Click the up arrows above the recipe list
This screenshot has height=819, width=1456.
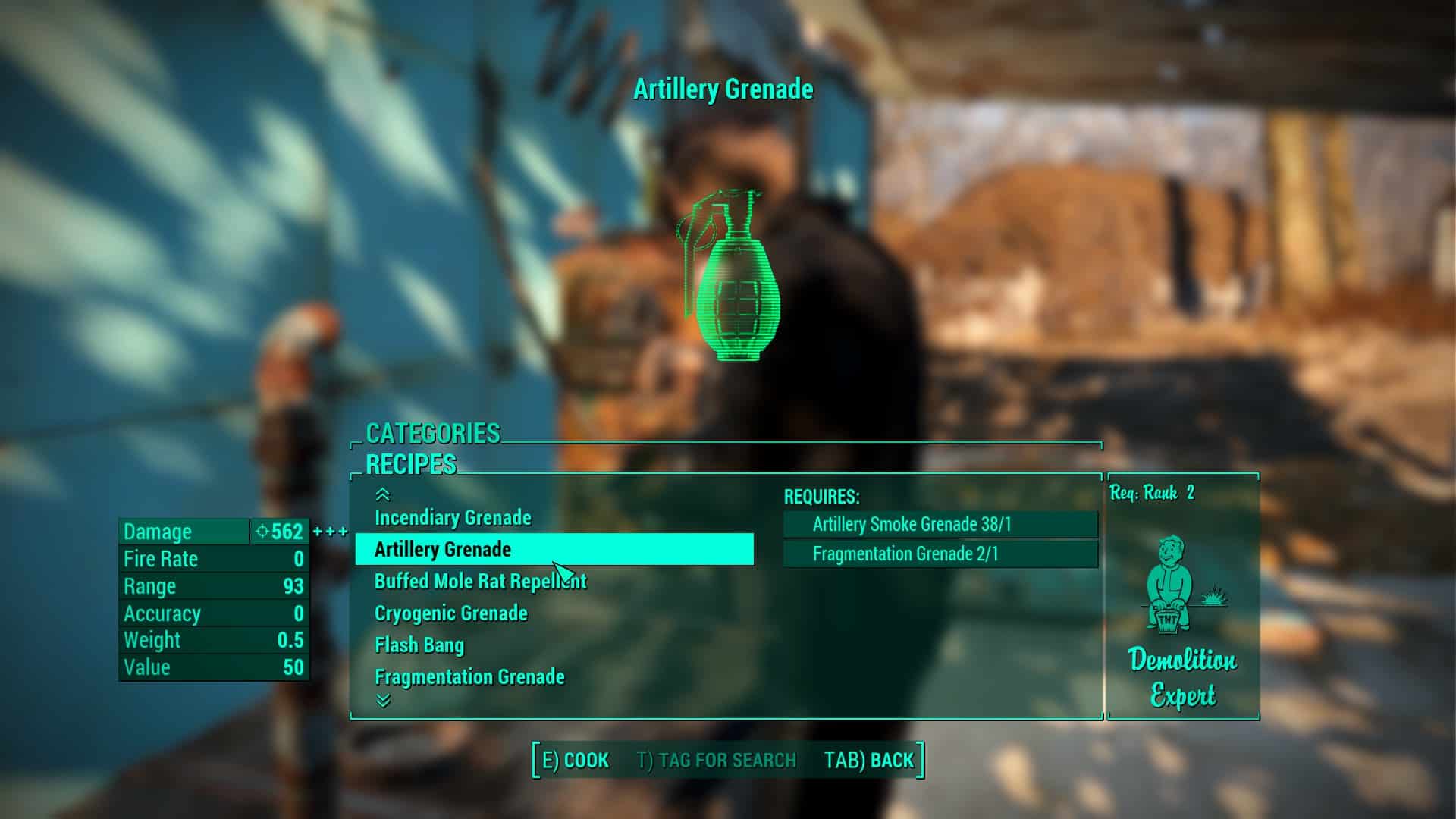tap(383, 495)
